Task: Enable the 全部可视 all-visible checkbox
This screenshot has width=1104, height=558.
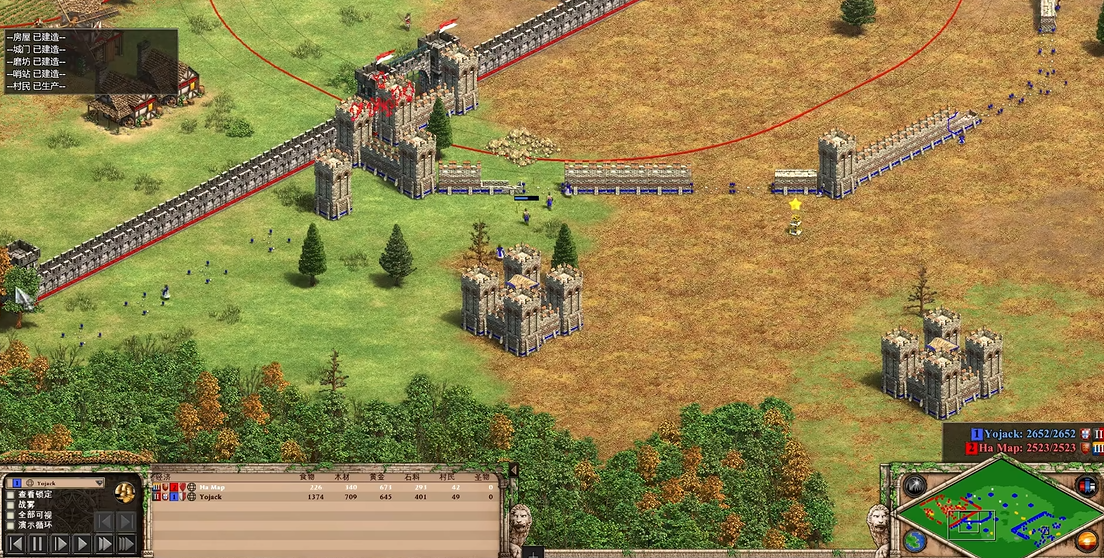Action: (11, 515)
